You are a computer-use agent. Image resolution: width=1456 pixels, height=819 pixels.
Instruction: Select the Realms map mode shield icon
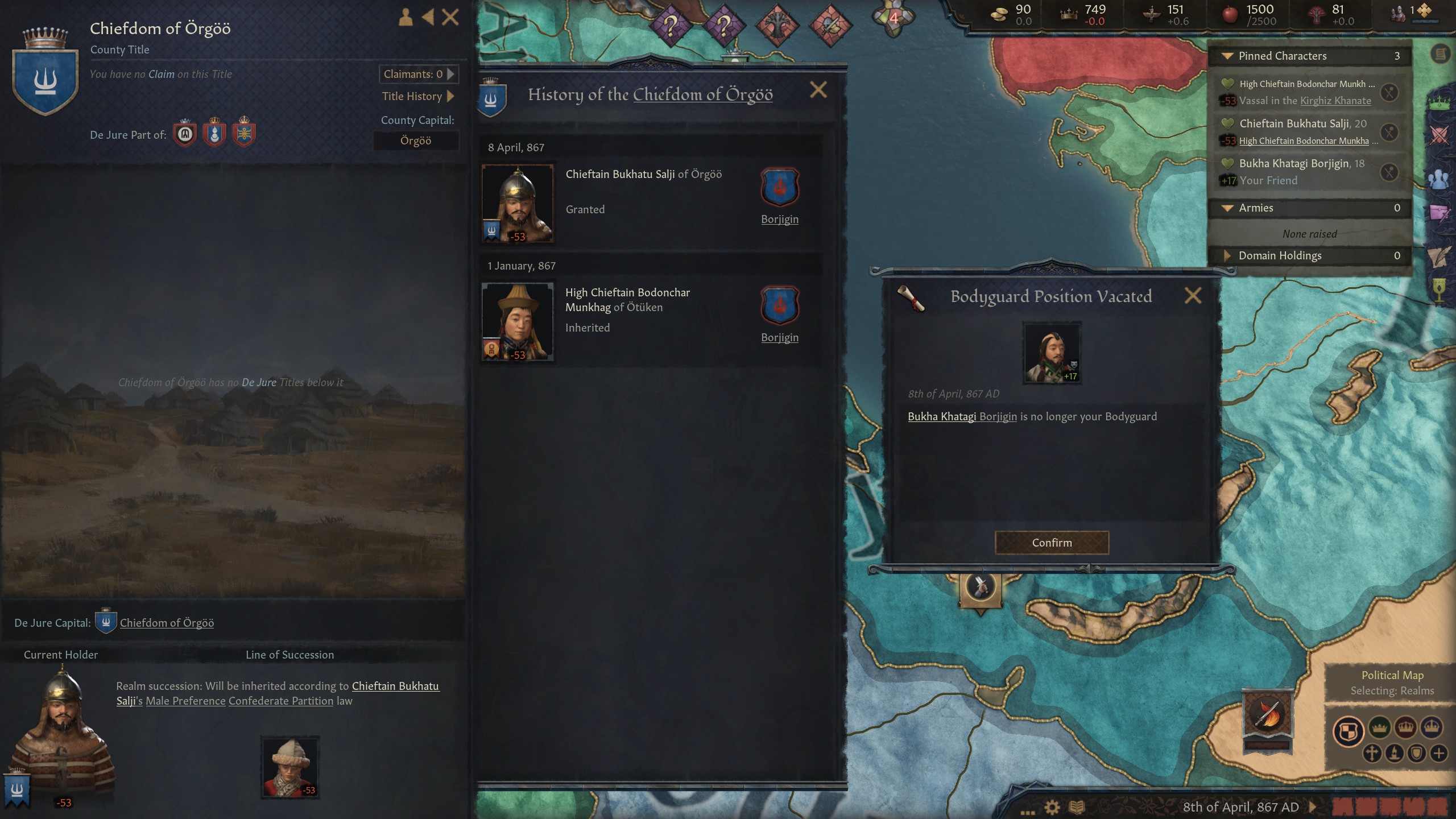coord(1348,730)
